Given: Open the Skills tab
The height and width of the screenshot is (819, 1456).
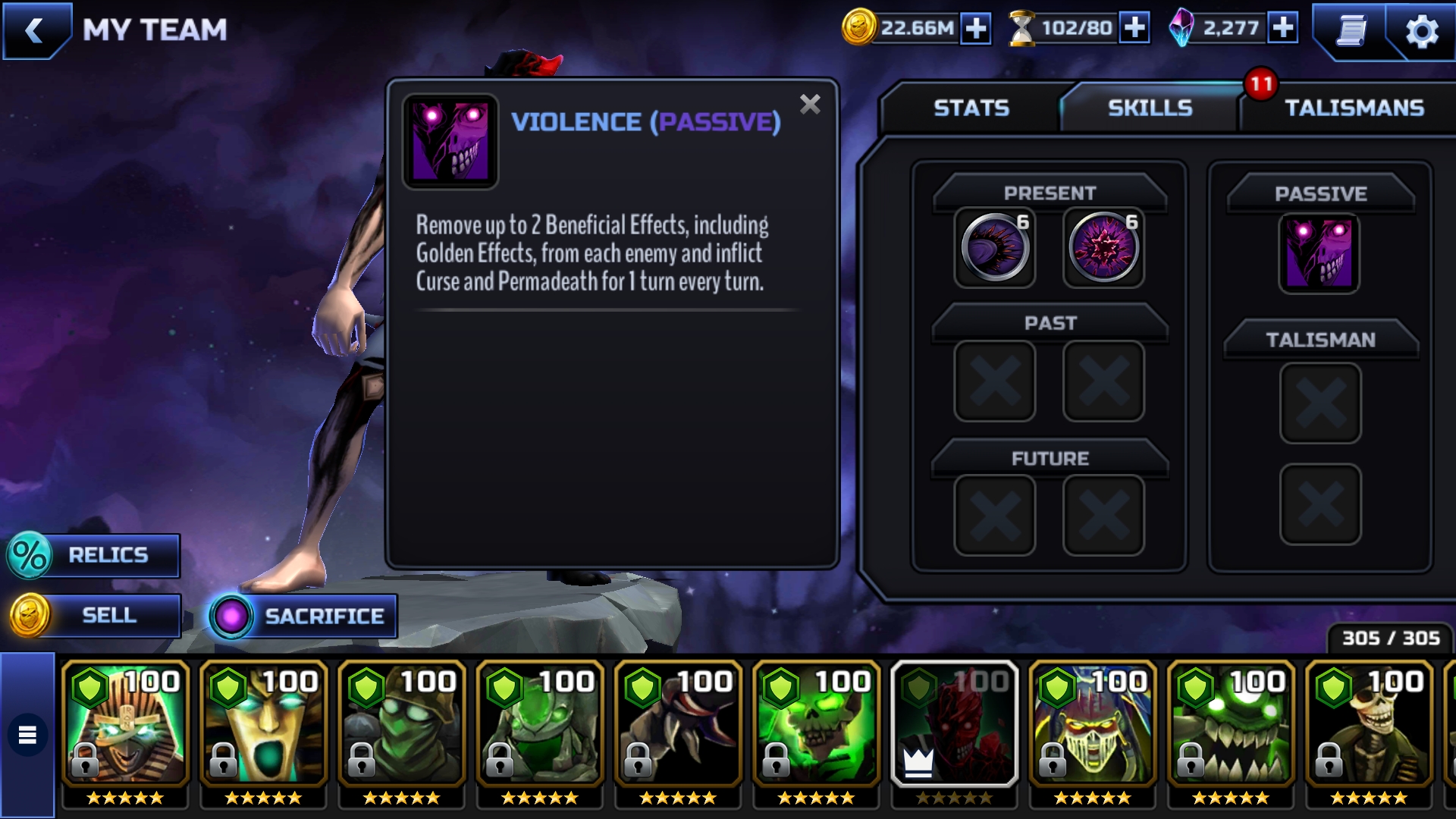Looking at the screenshot, I should (x=1150, y=108).
